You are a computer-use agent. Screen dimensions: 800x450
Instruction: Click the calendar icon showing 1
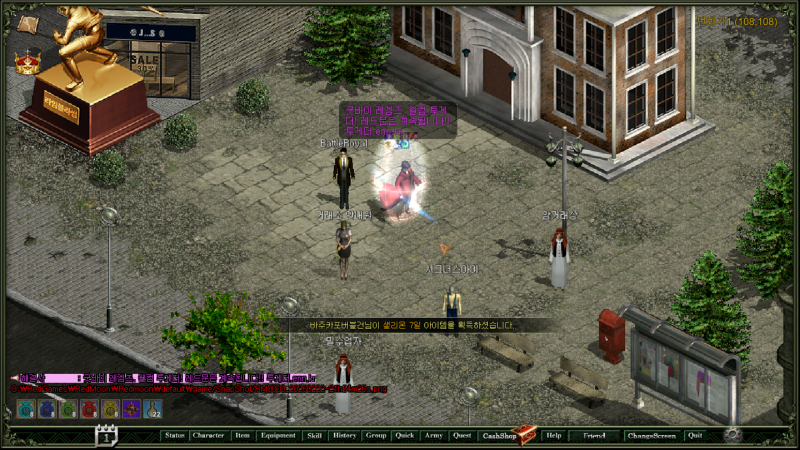coord(107,434)
